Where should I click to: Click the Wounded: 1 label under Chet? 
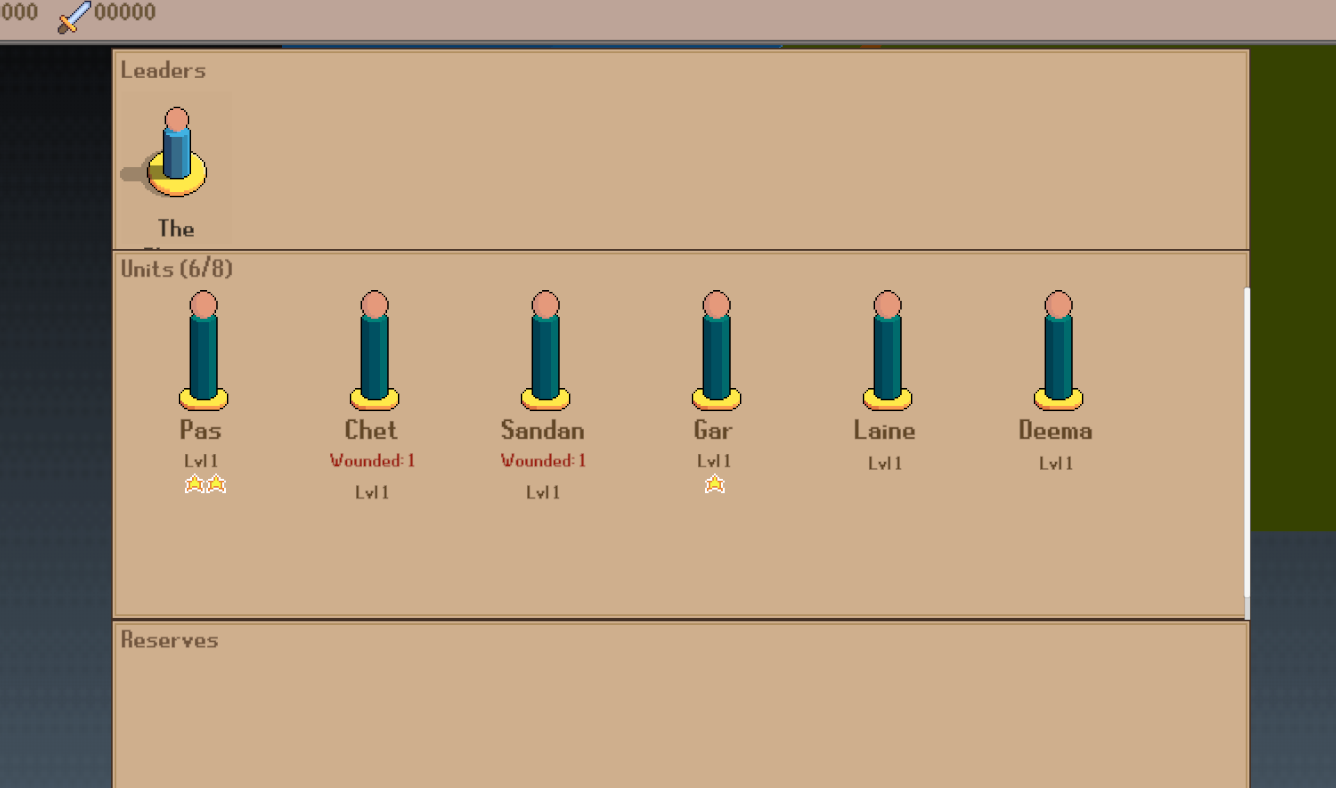(x=372, y=460)
